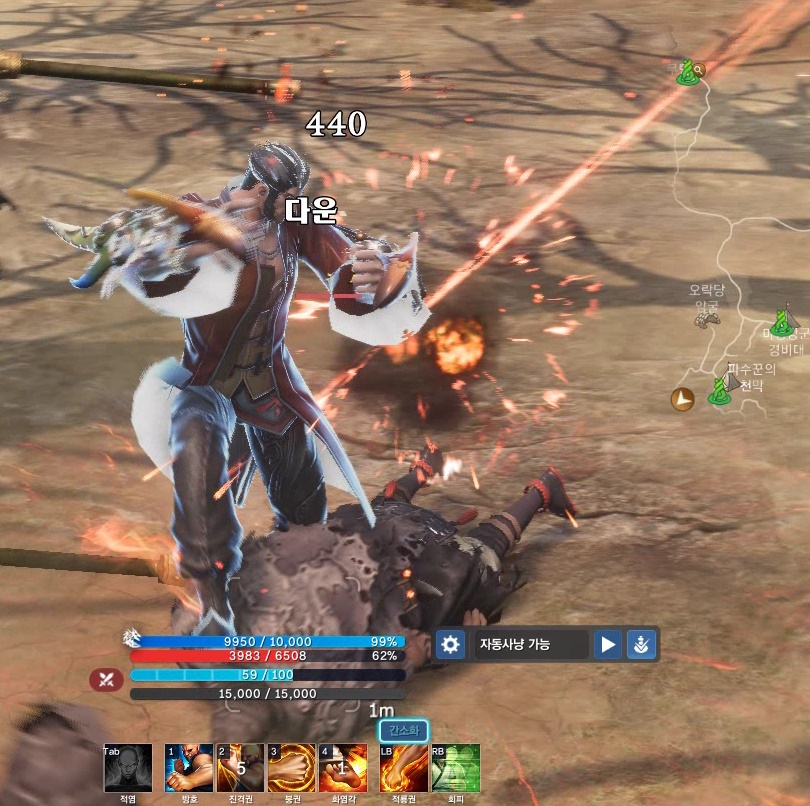Start auto-hunt with the play button
The height and width of the screenshot is (806, 810).
click(x=607, y=644)
